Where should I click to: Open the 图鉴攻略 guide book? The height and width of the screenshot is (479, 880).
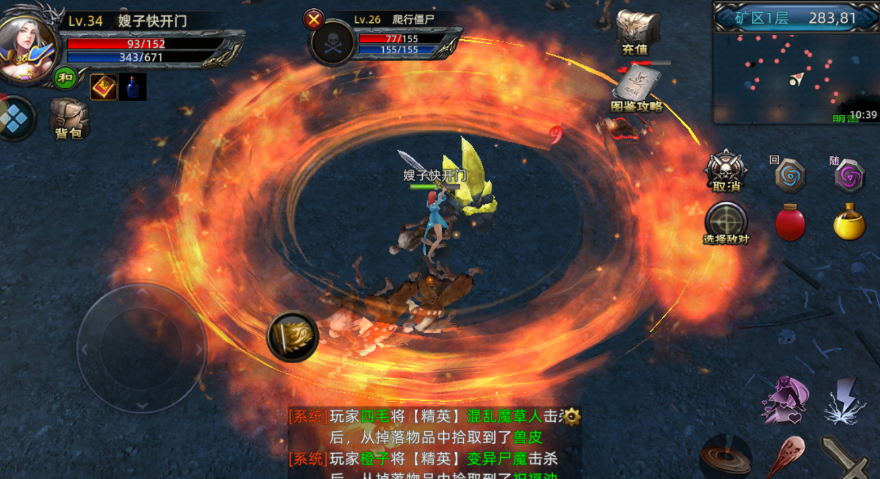[637, 88]
